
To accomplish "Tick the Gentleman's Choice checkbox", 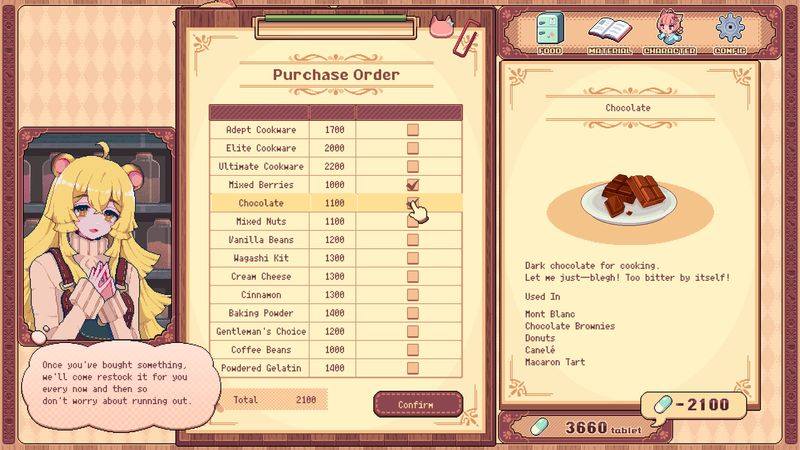I will [412, 331].
